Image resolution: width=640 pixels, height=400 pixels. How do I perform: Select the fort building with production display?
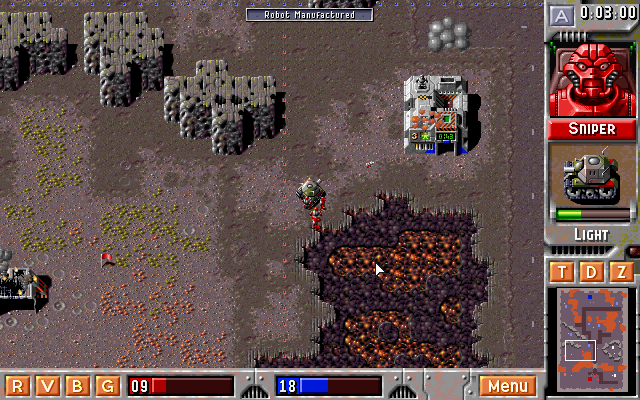(435, 115)
